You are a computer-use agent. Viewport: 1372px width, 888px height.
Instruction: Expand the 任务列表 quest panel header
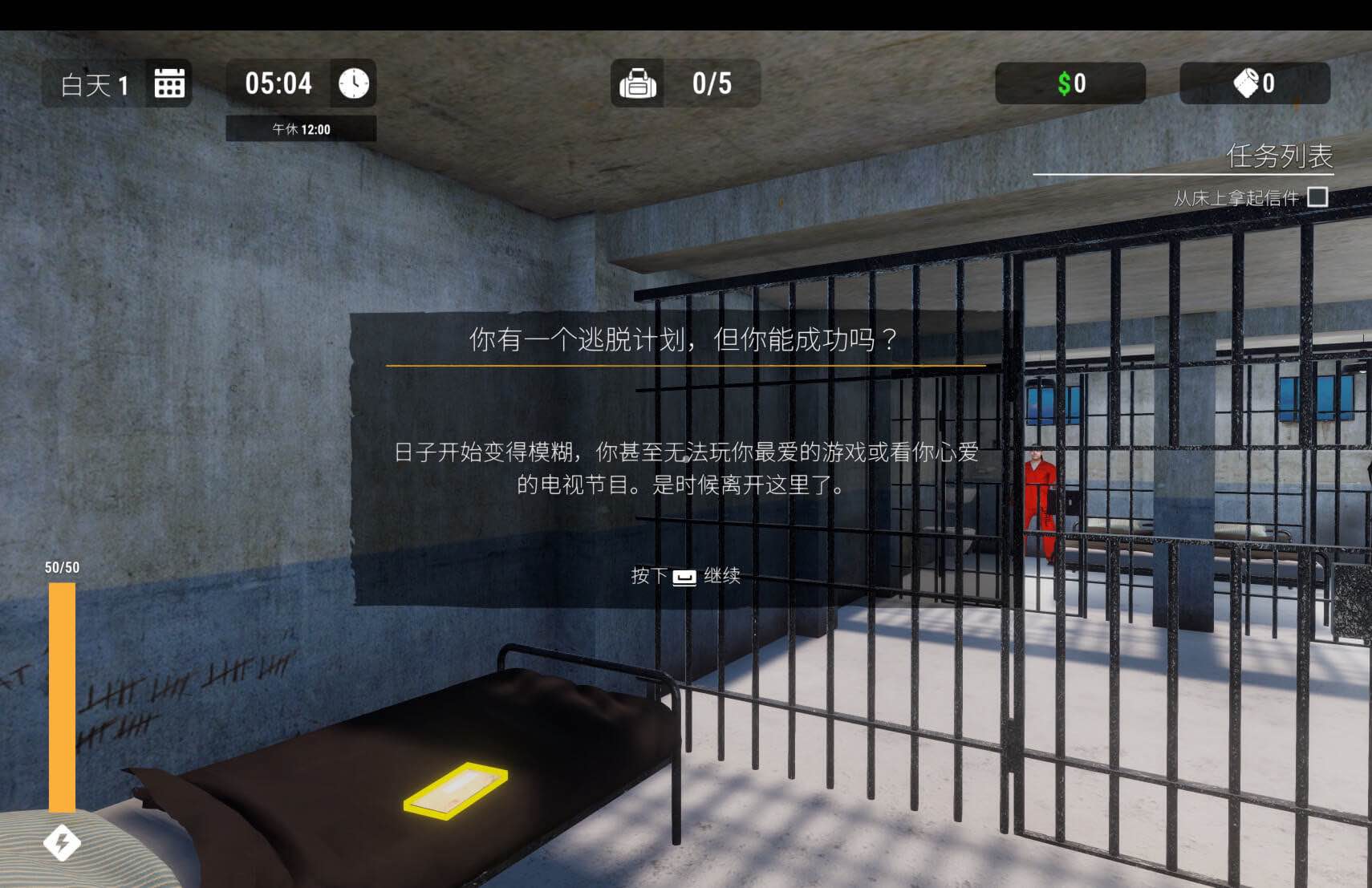pyautogui.click(x=1279, y=158)
